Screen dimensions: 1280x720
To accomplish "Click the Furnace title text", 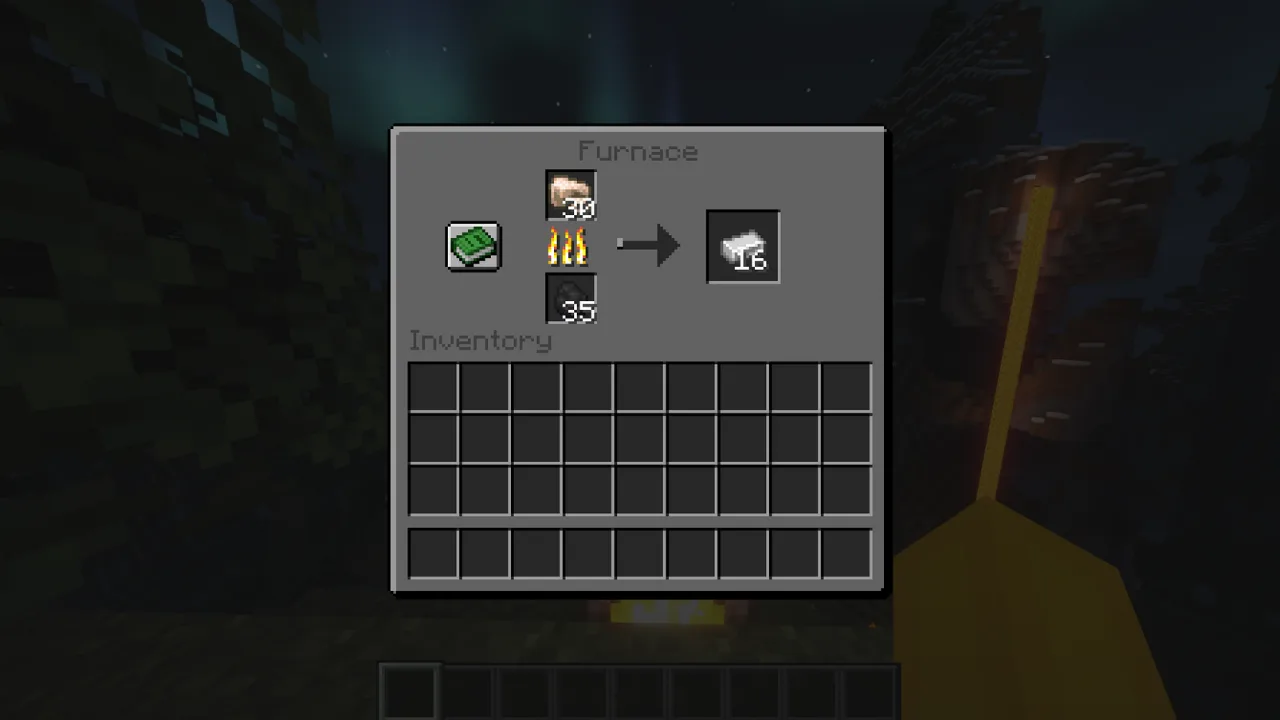I will (x=639, y=151).
